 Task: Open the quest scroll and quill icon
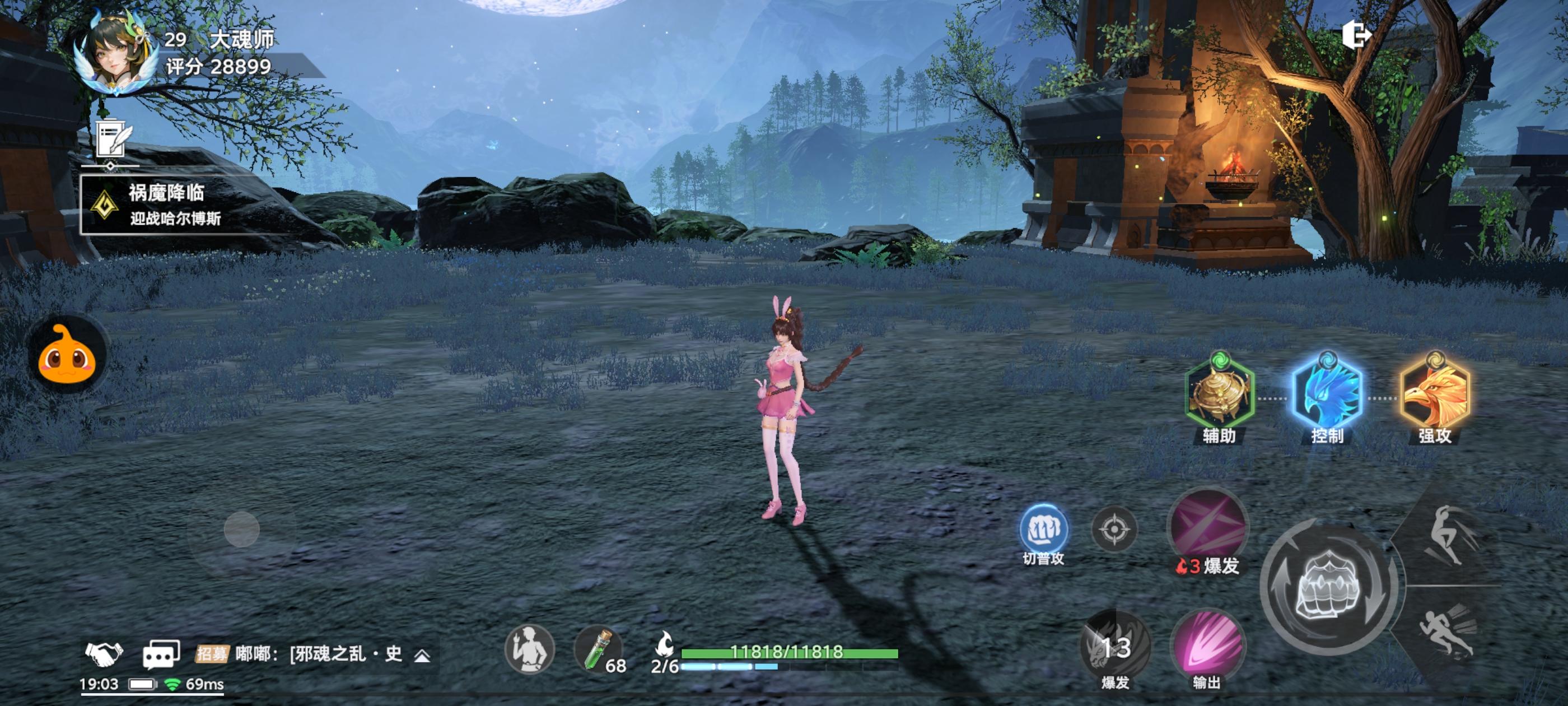[113, 139]
